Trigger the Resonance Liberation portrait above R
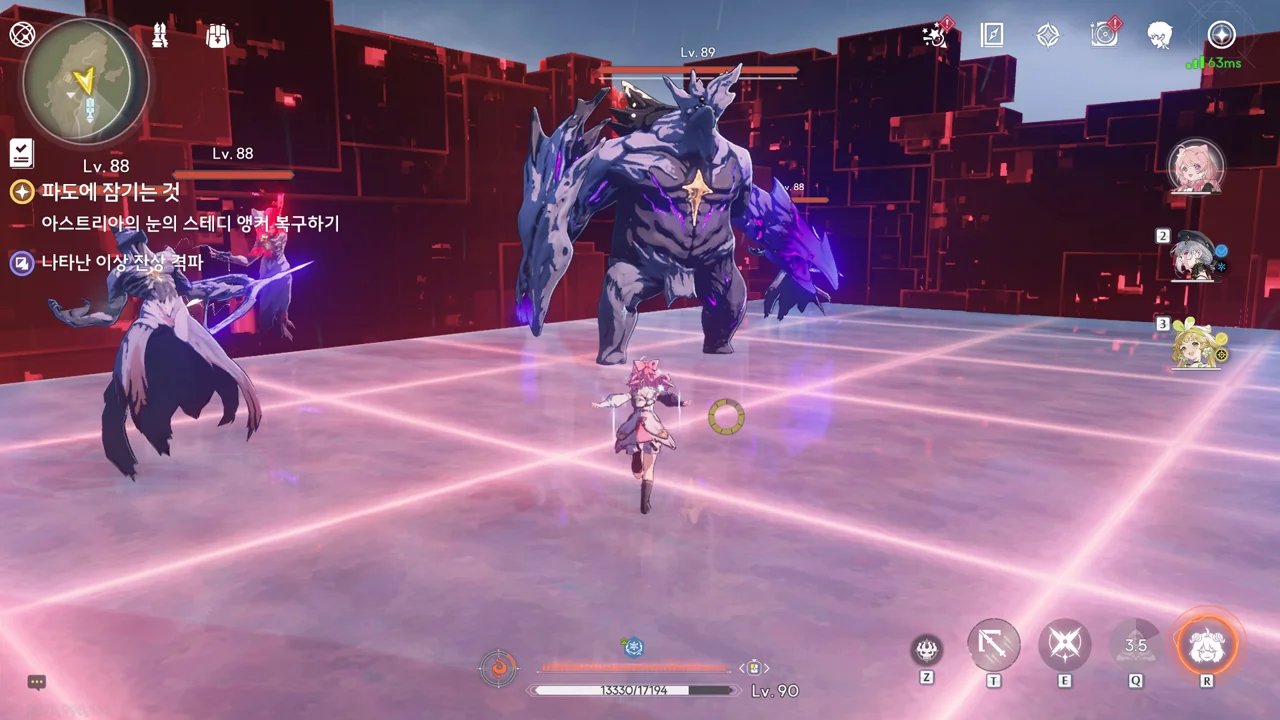This screenshot has height=720, width=1280. tap(1207, 645)
